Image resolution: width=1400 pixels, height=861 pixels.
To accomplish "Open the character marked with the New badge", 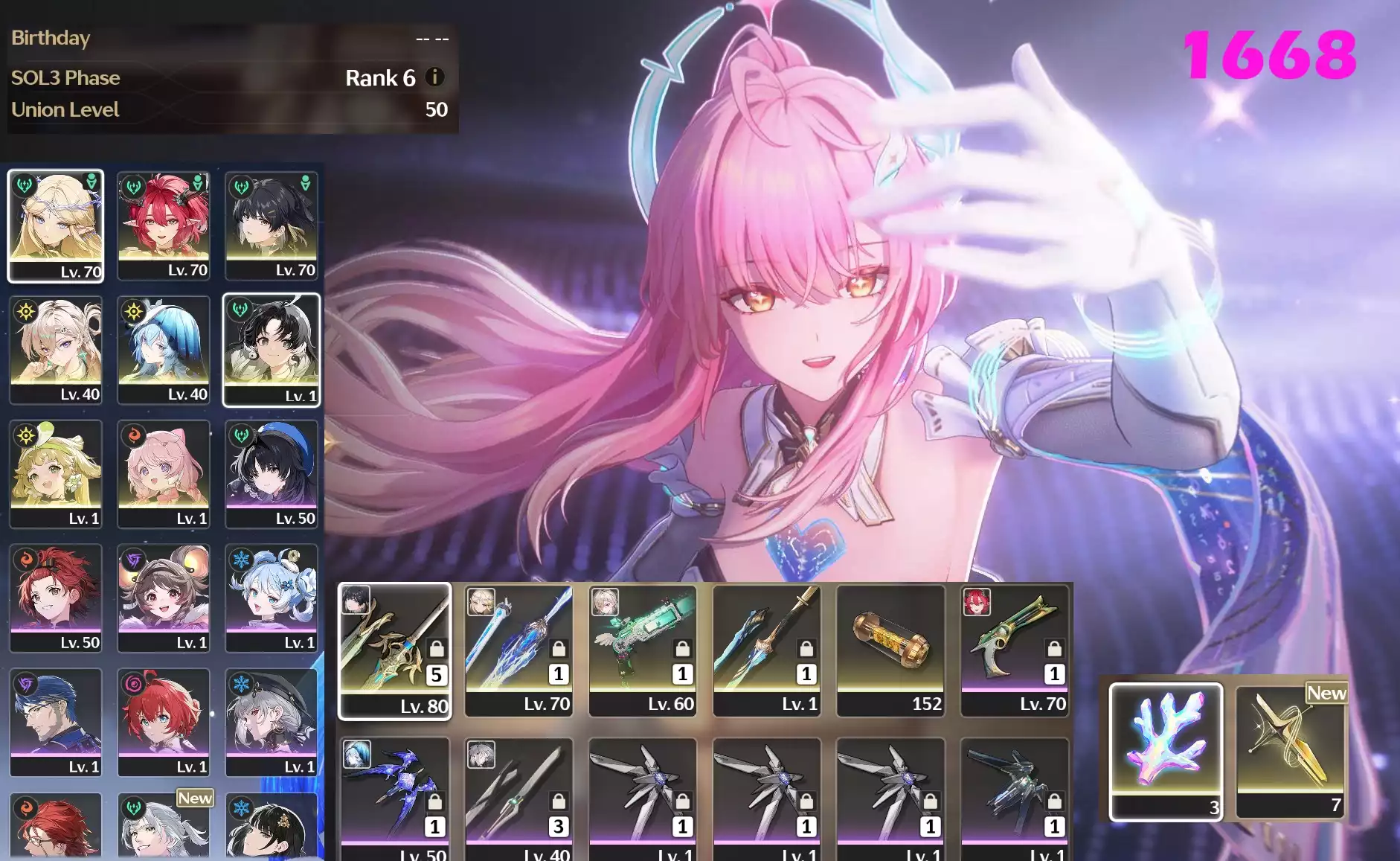I will 164,826.
